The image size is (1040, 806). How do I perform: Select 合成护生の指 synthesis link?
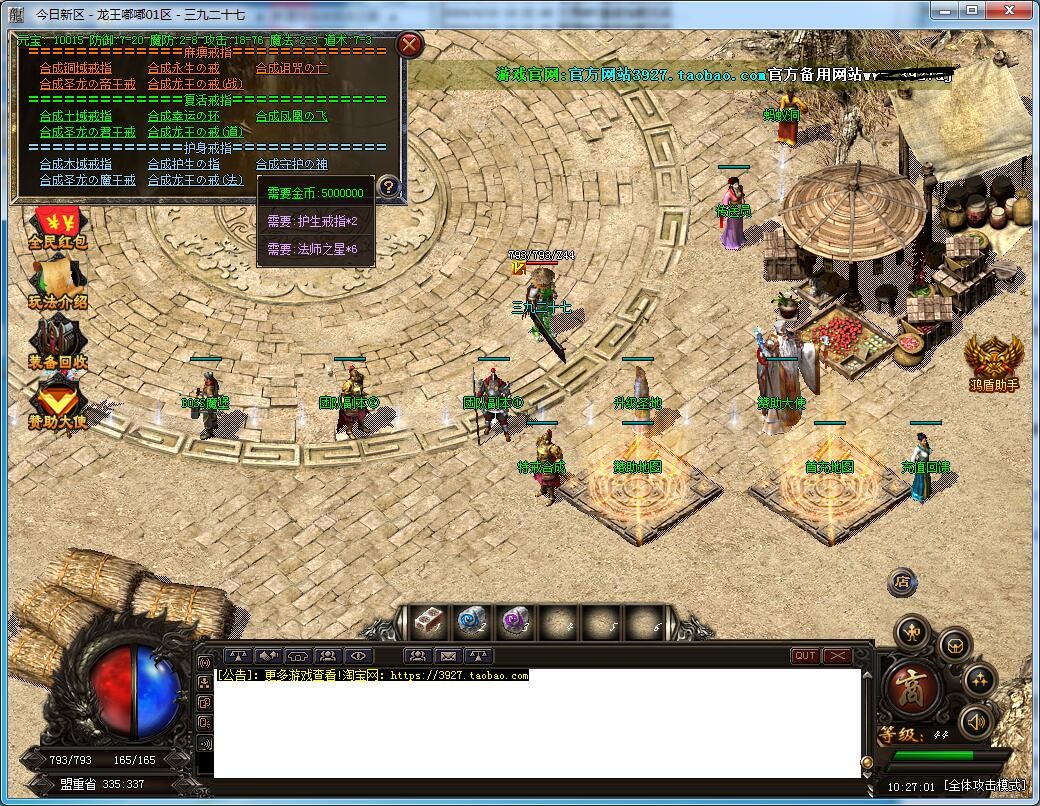(x=184, y=164)
